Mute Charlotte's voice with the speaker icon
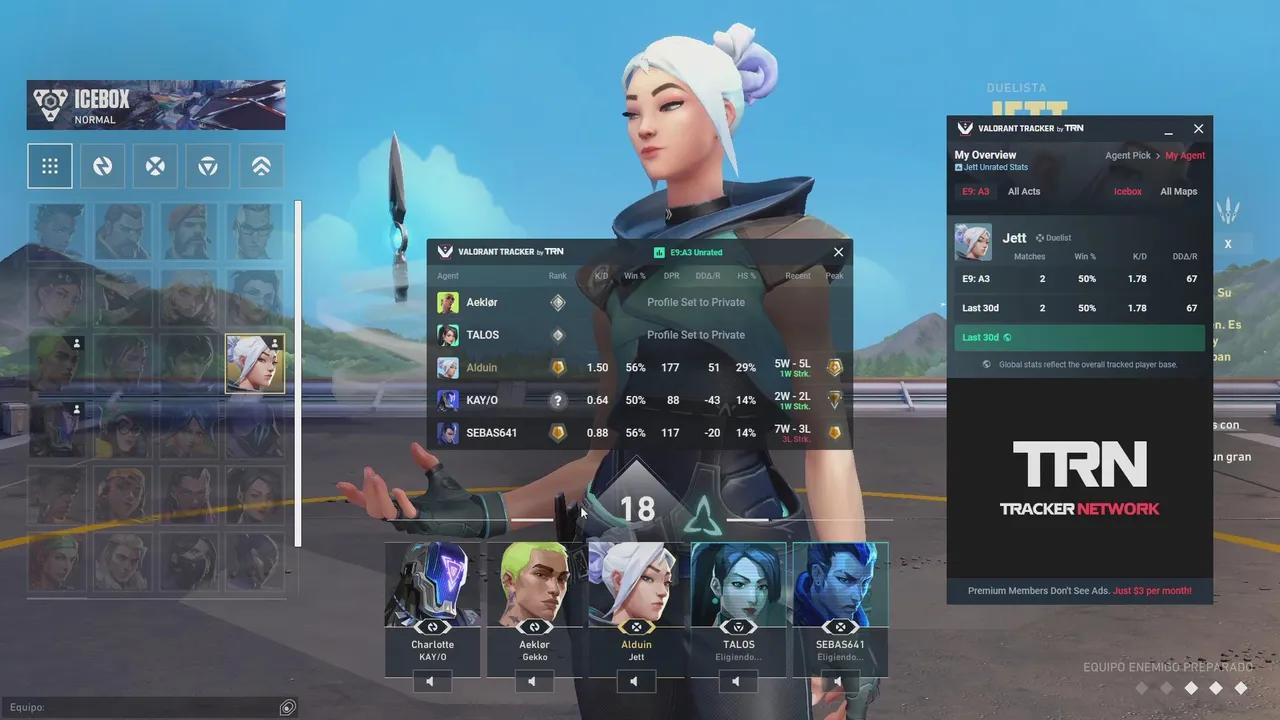This screenshot has width=1280, height=720. point(432,681)
